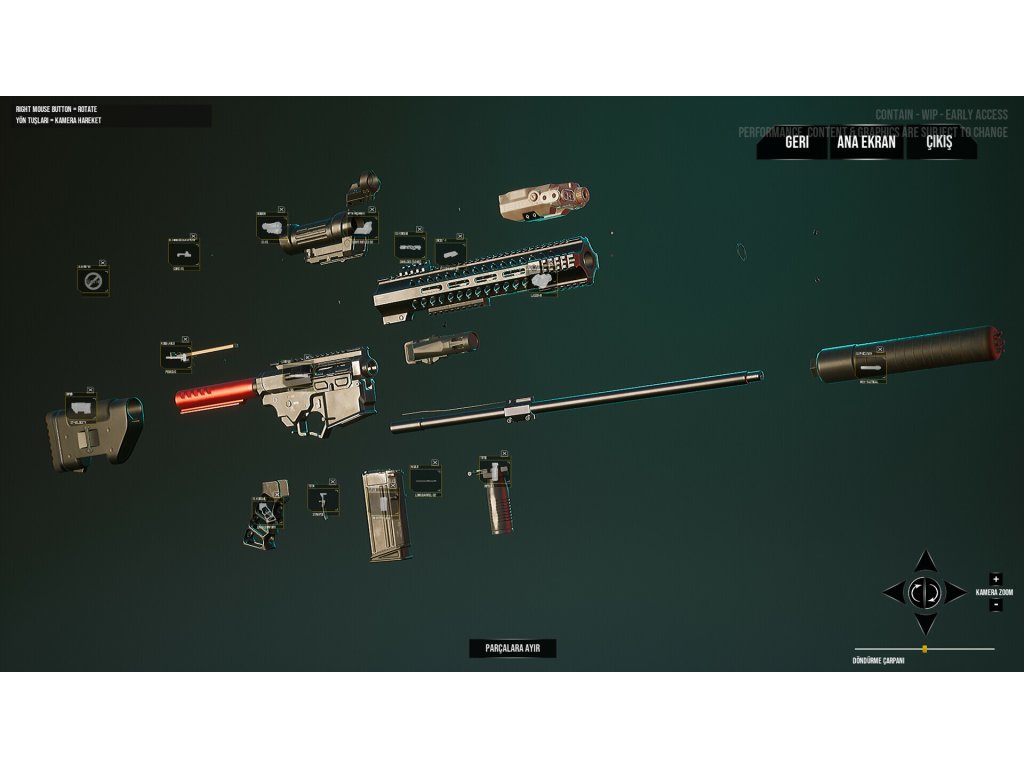
Task: Click the GERİ back button
Action: click(x=796, y=142)
